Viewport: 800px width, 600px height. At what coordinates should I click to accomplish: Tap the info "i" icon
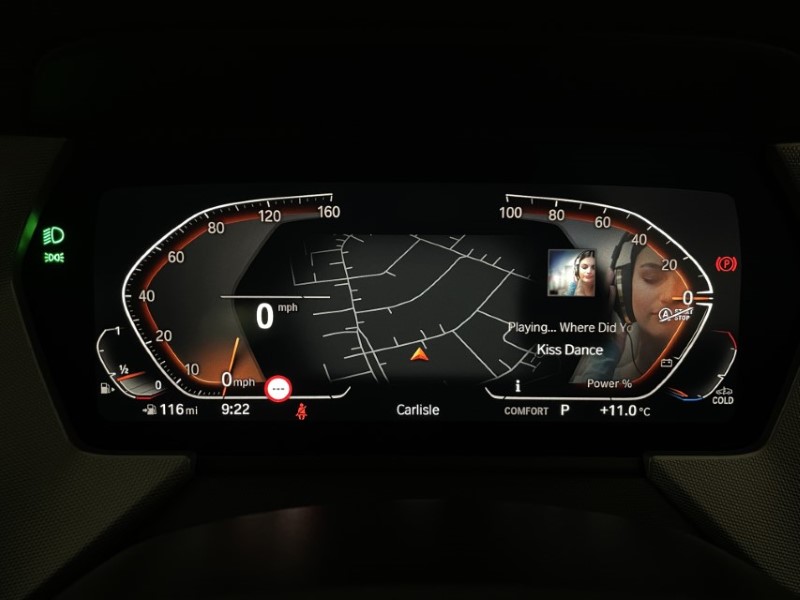click(x=517, y=385)
